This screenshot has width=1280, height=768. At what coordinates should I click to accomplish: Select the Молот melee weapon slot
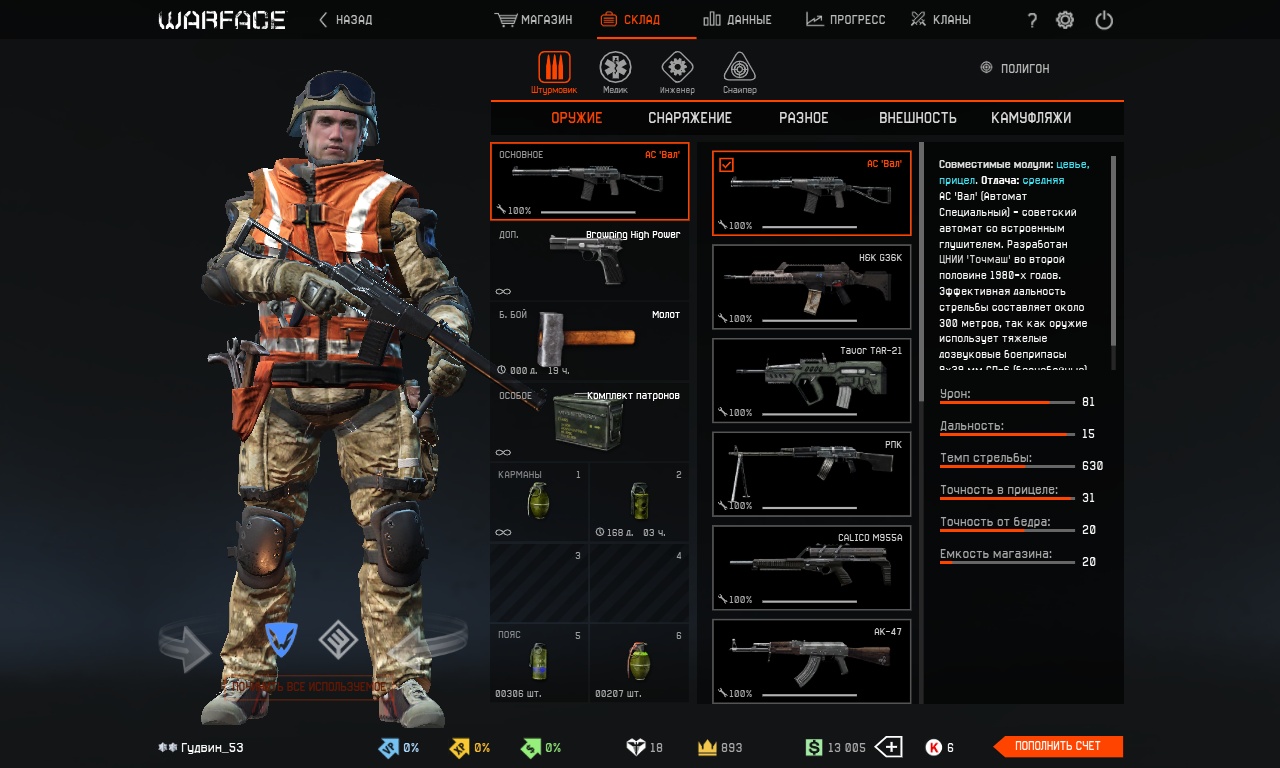(589, 342)
